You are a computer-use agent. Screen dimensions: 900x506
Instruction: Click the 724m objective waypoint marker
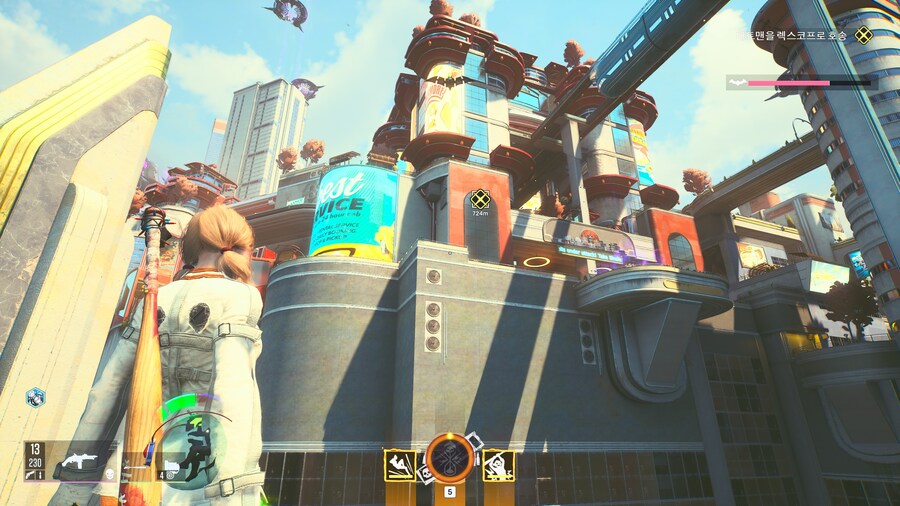(x=481, y=198)
